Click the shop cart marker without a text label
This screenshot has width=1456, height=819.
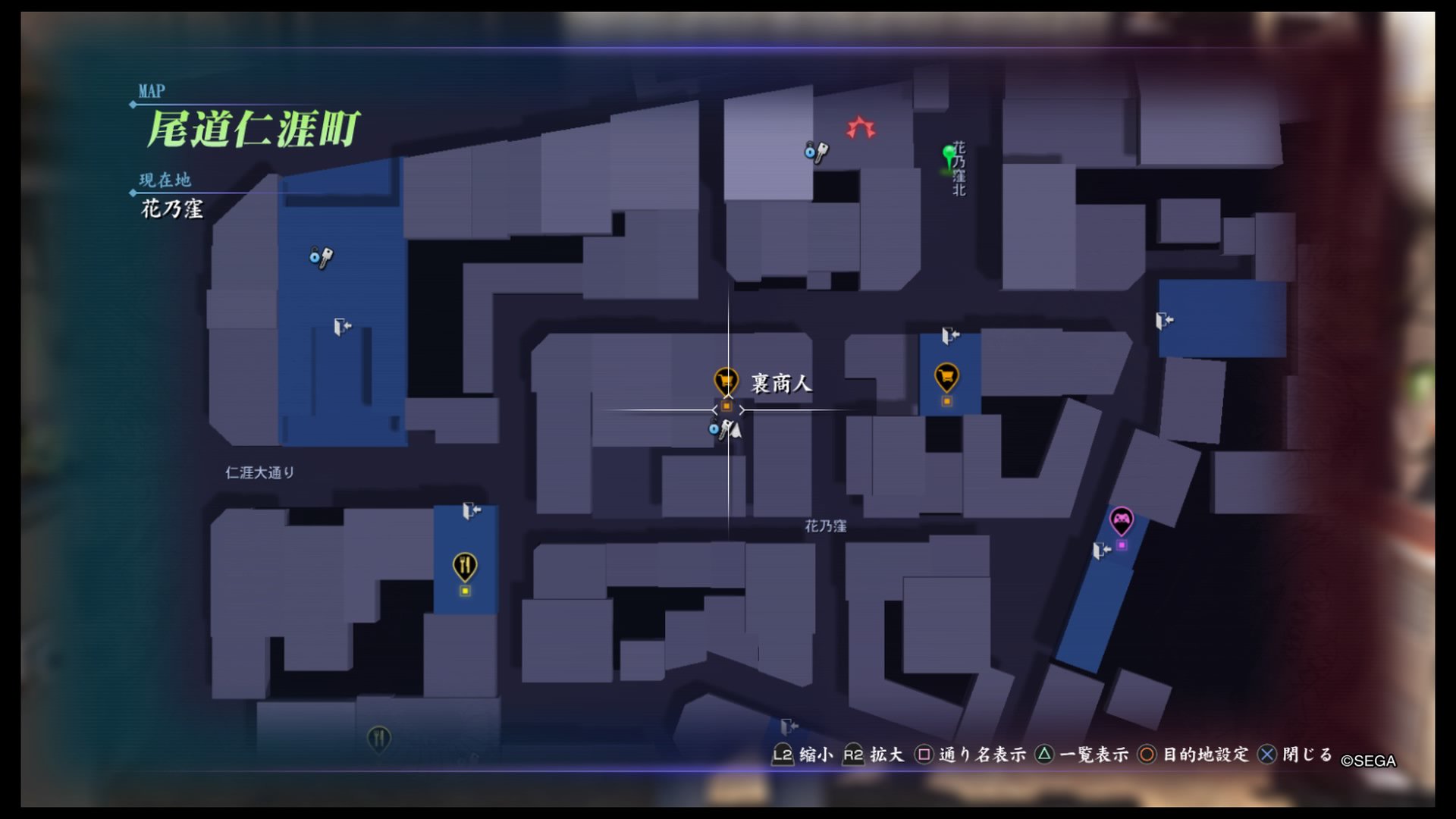point(946,376)
